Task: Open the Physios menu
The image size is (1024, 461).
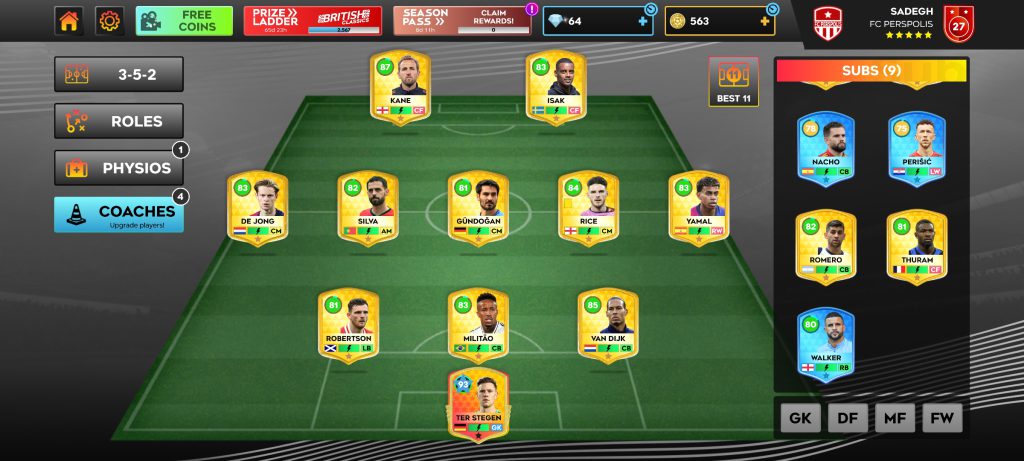Action: coord(119,168)
